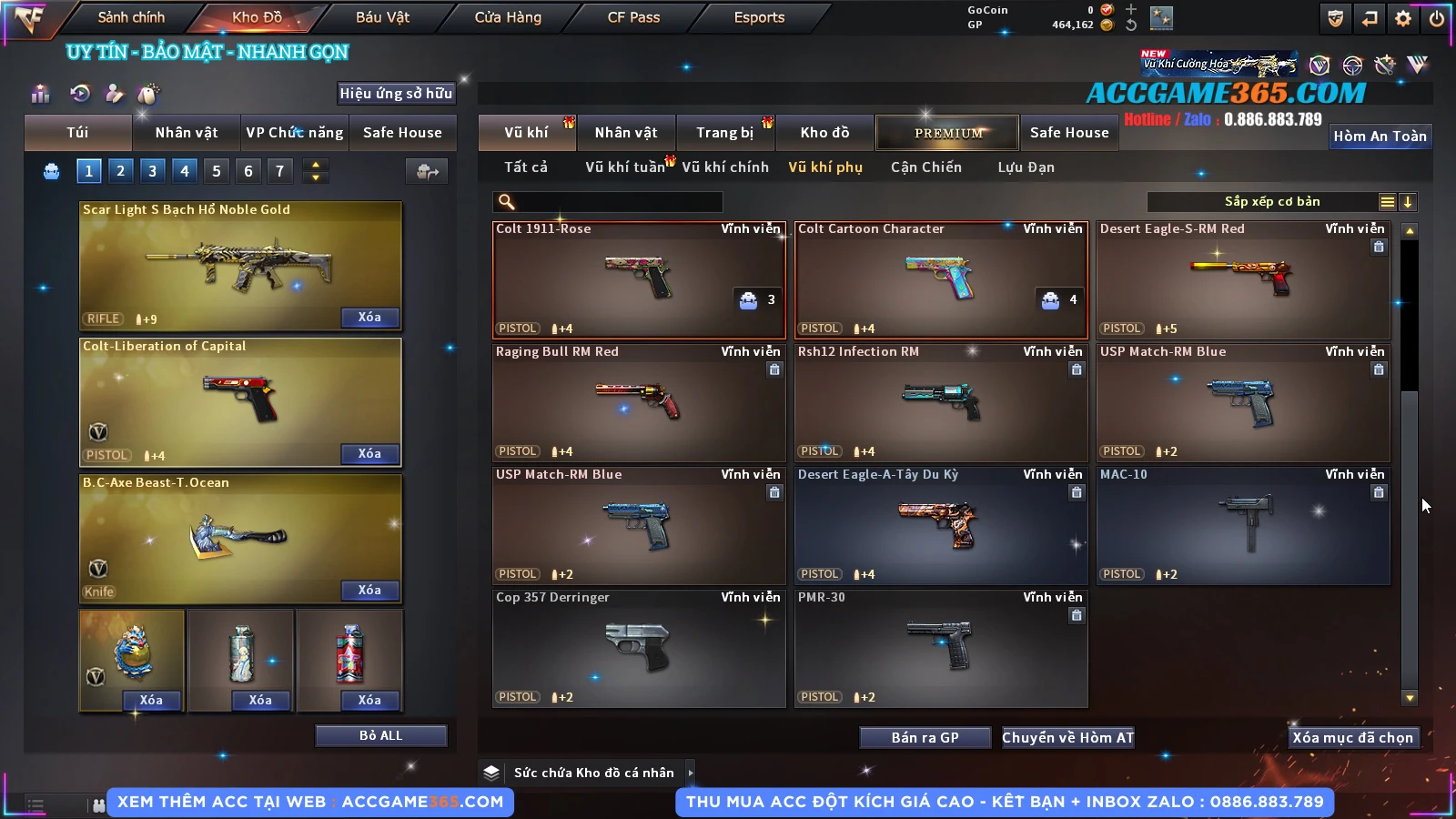1456x819 pixels.
Task: Open the PREMIUM storage tab
Action: point(947,133)
